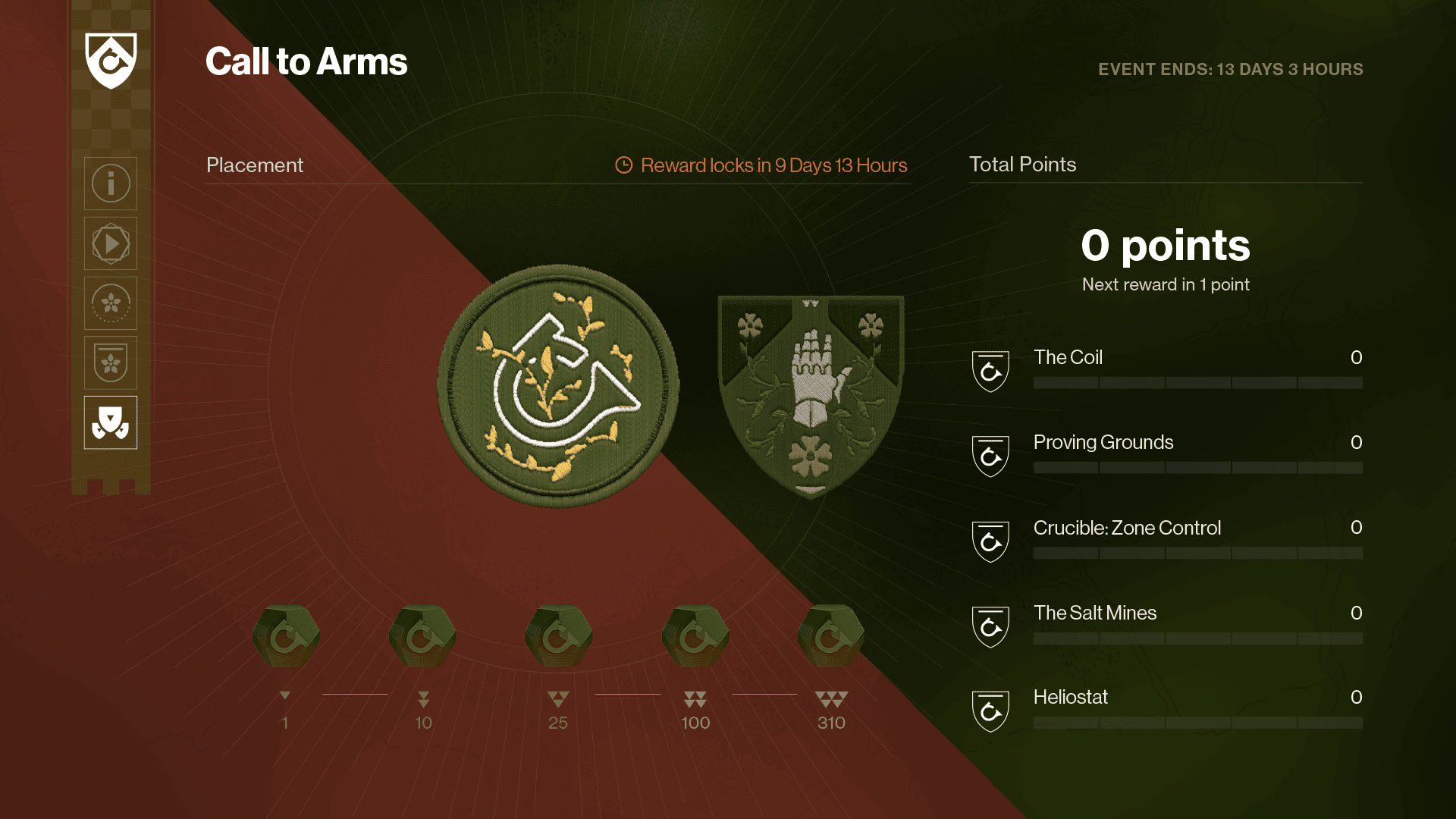The image size is (1456, 819).
Task: Open the flower shield tab
Action: tap(111, 362)
